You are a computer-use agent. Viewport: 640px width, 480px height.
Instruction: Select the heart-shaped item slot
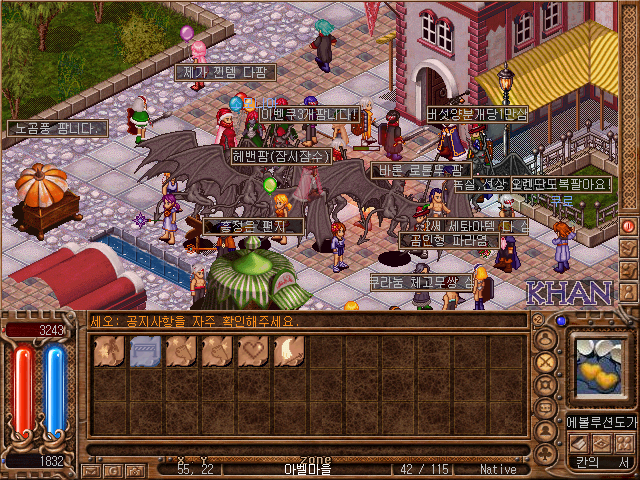(x=253, y=352)
